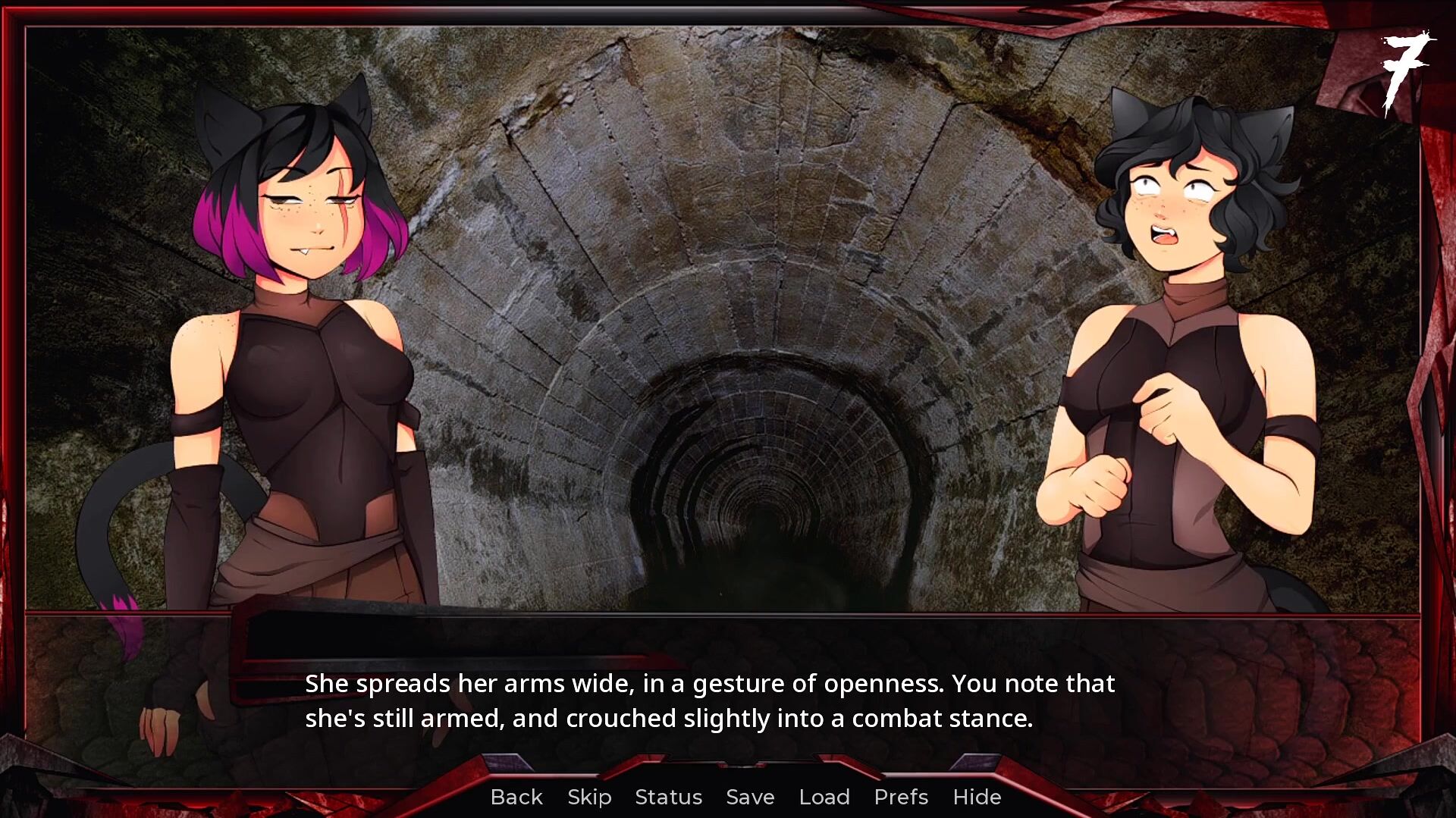Hide the dialogue interface
The width and height of the screenshot is (1456, 818).
[x=977, y=797]
